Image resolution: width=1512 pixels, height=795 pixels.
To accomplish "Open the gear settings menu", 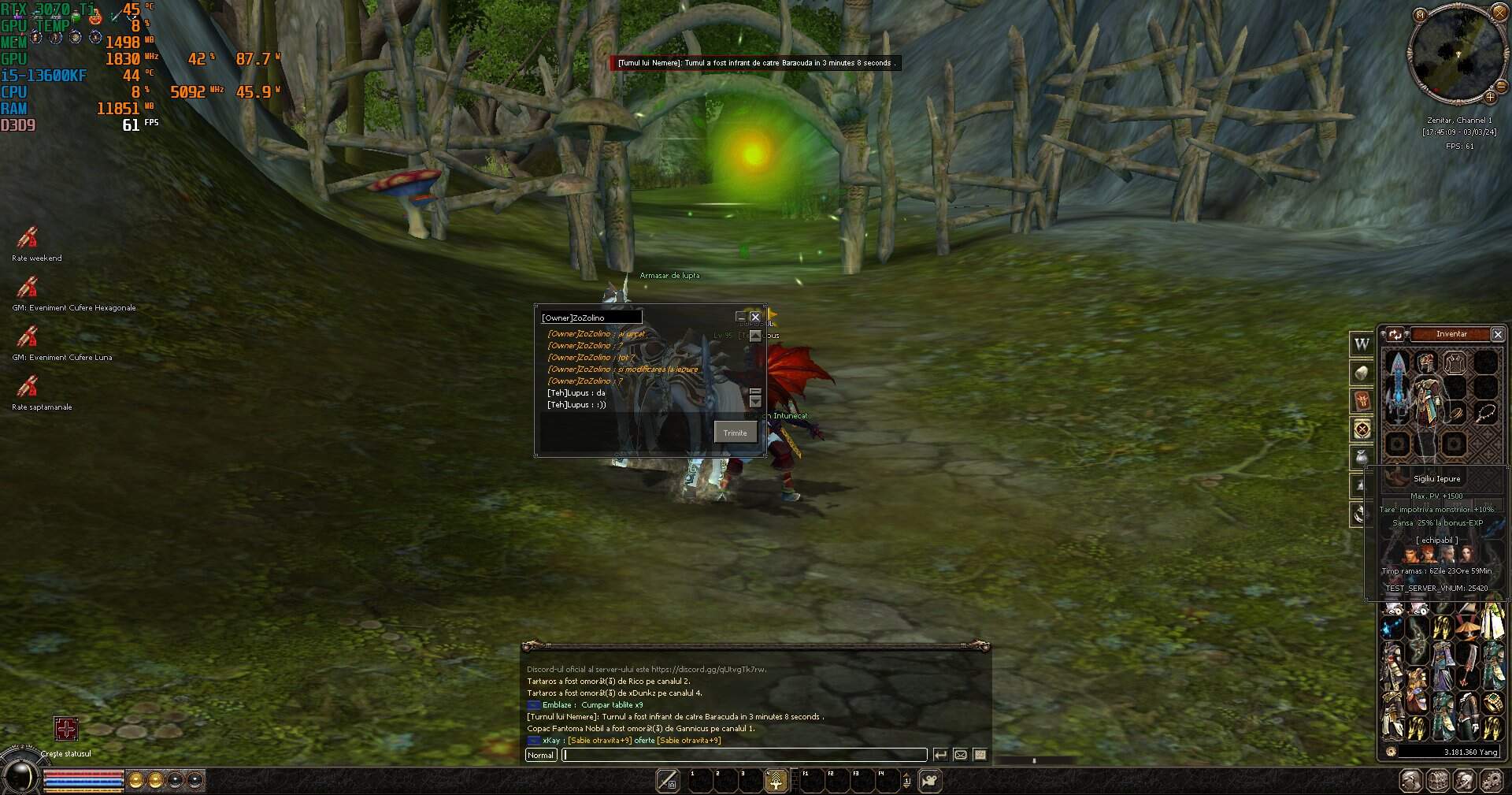I will pos(1491,781).
